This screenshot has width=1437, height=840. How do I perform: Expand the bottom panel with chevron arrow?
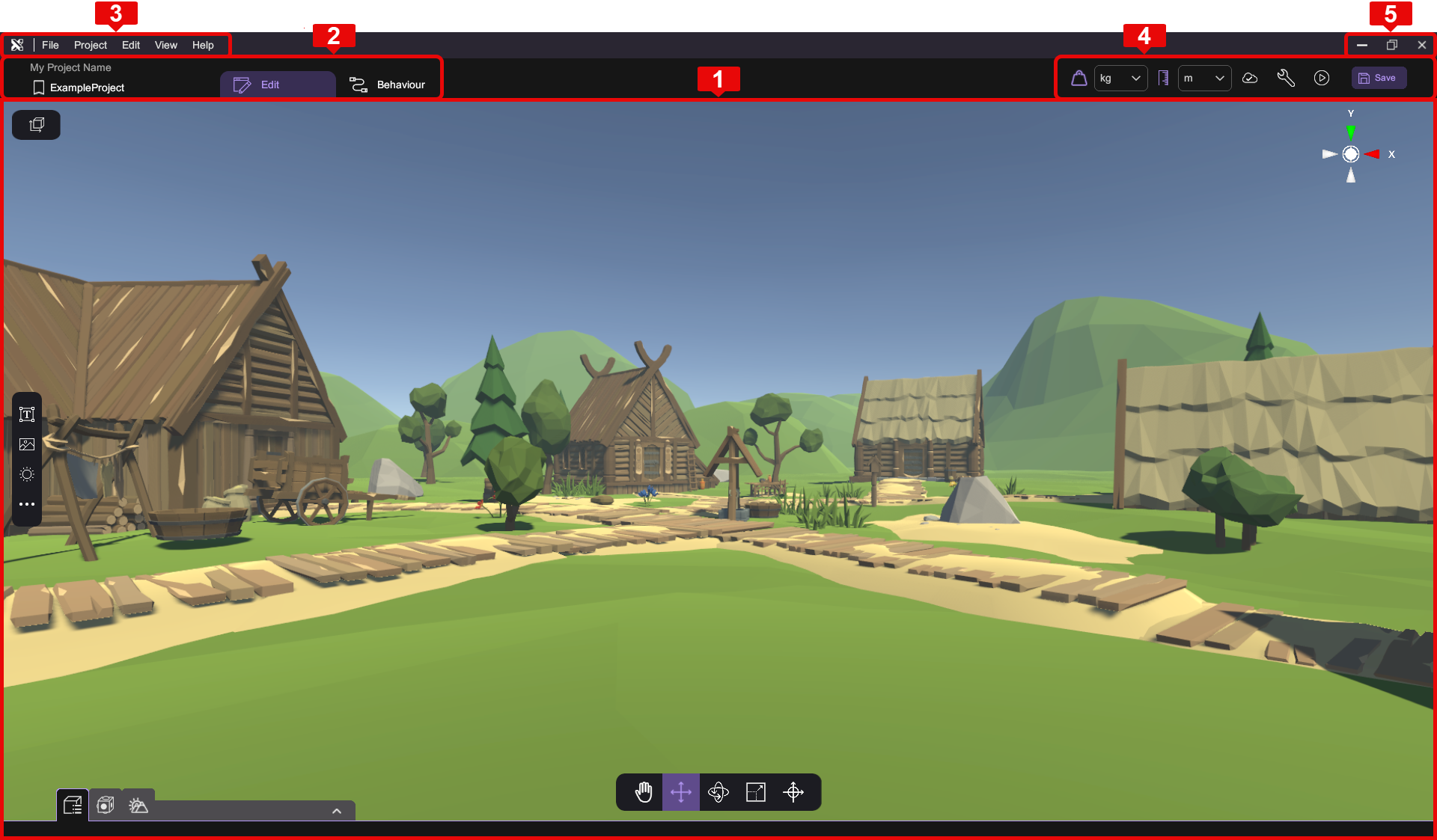[x=337, y=811]
